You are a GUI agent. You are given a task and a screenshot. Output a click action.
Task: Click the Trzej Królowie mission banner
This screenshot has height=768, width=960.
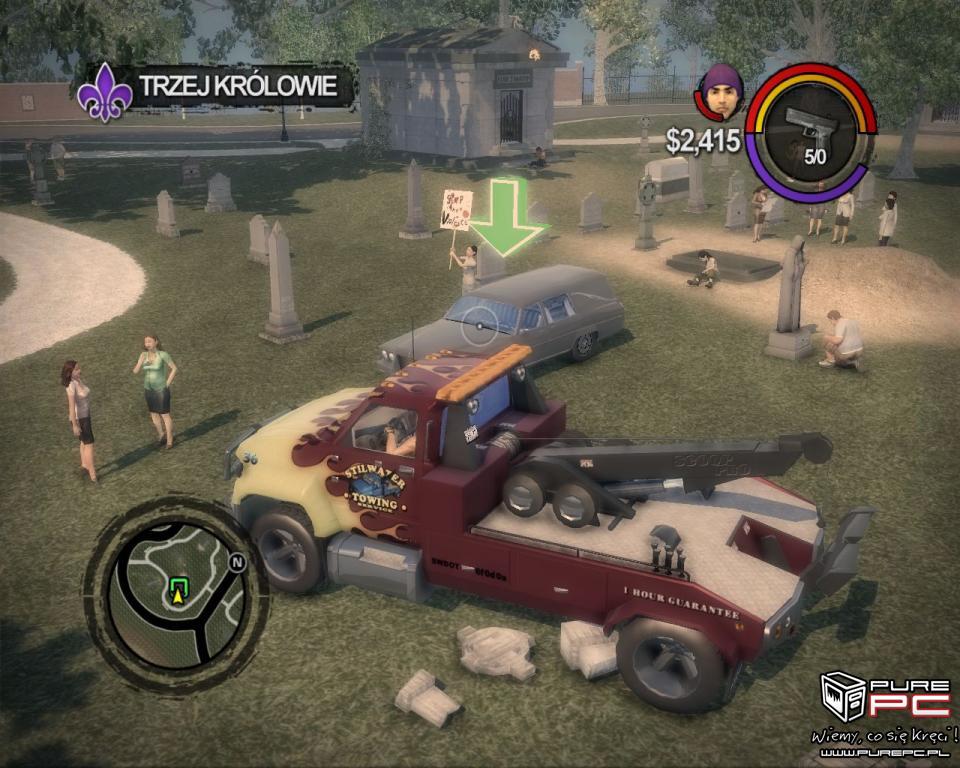(x=218, y=87)
